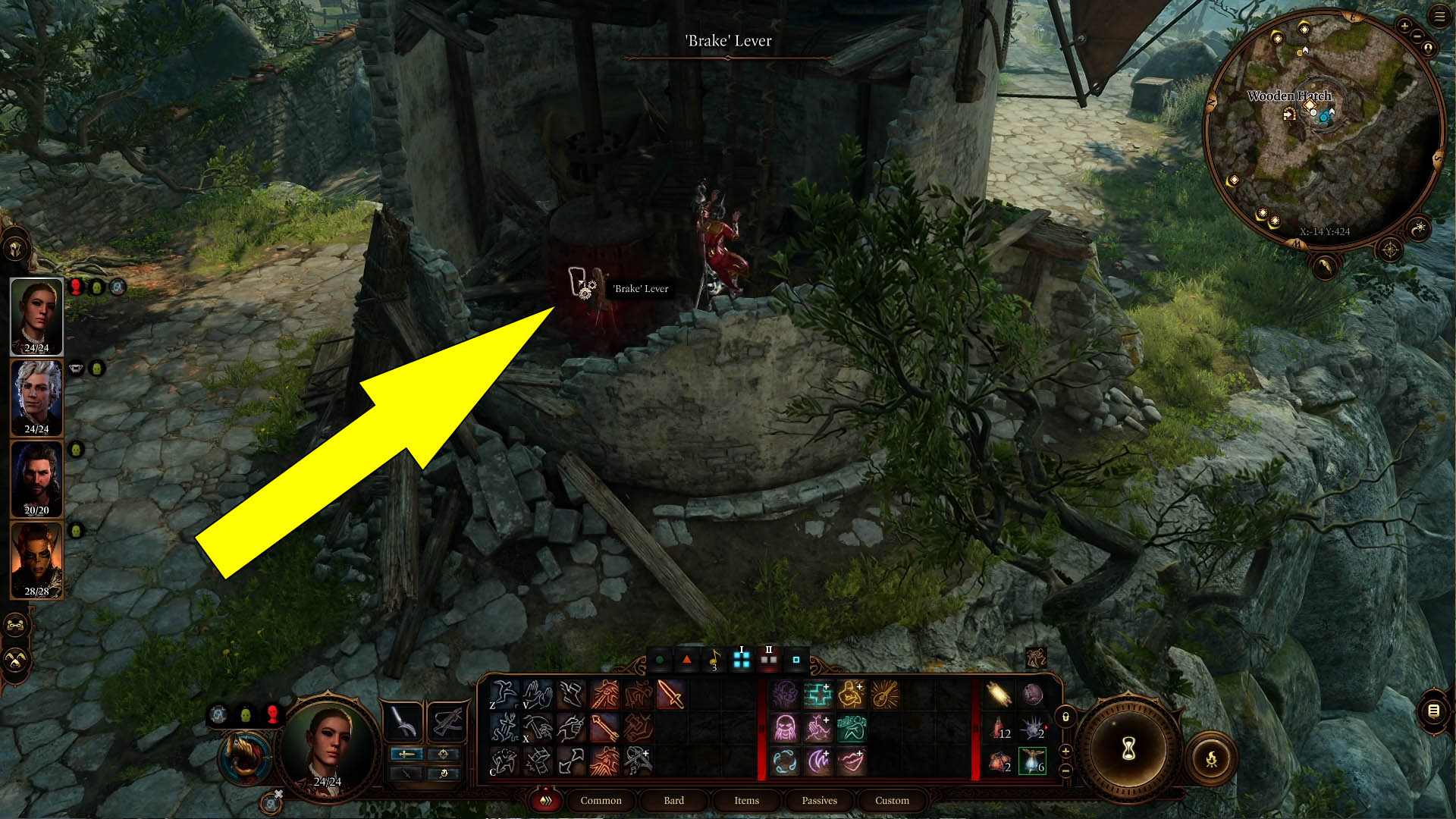Screen dimensions: 1456x819
Task: Click the 20/20 health bar under the third portrait
Action: click(36, 510)
